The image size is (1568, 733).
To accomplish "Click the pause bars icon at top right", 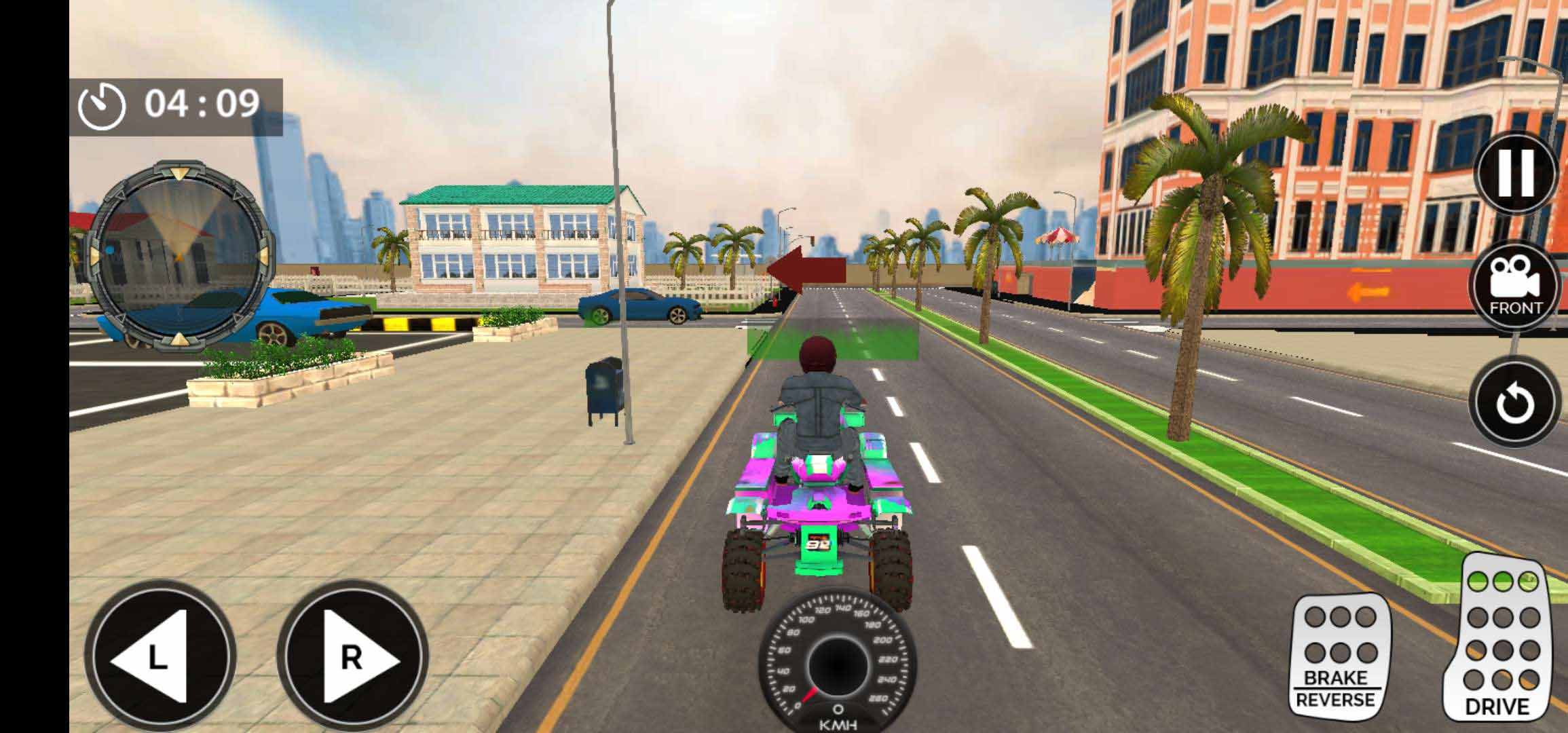I will pyautogui.click(x=1516, y=172).
